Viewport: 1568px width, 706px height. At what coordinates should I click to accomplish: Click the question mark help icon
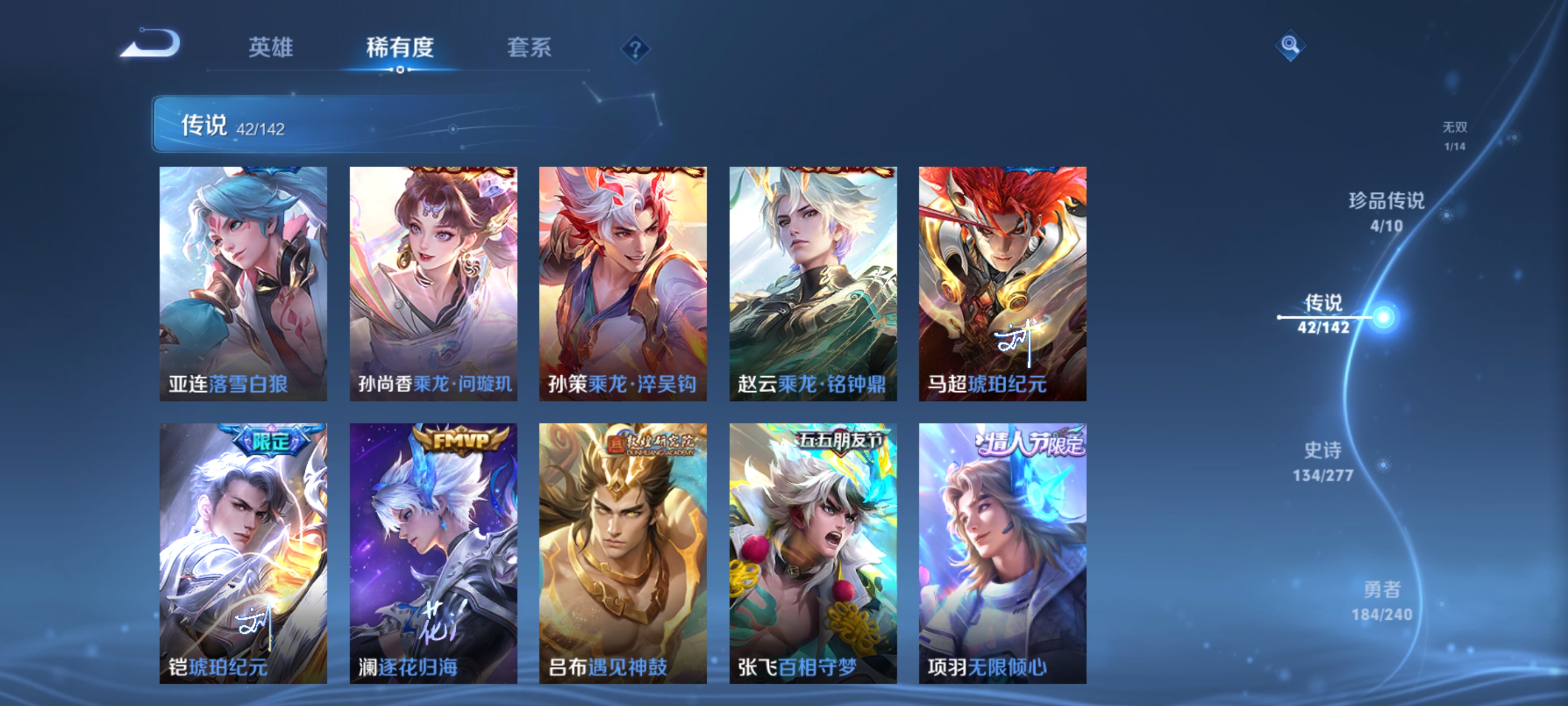636,50
